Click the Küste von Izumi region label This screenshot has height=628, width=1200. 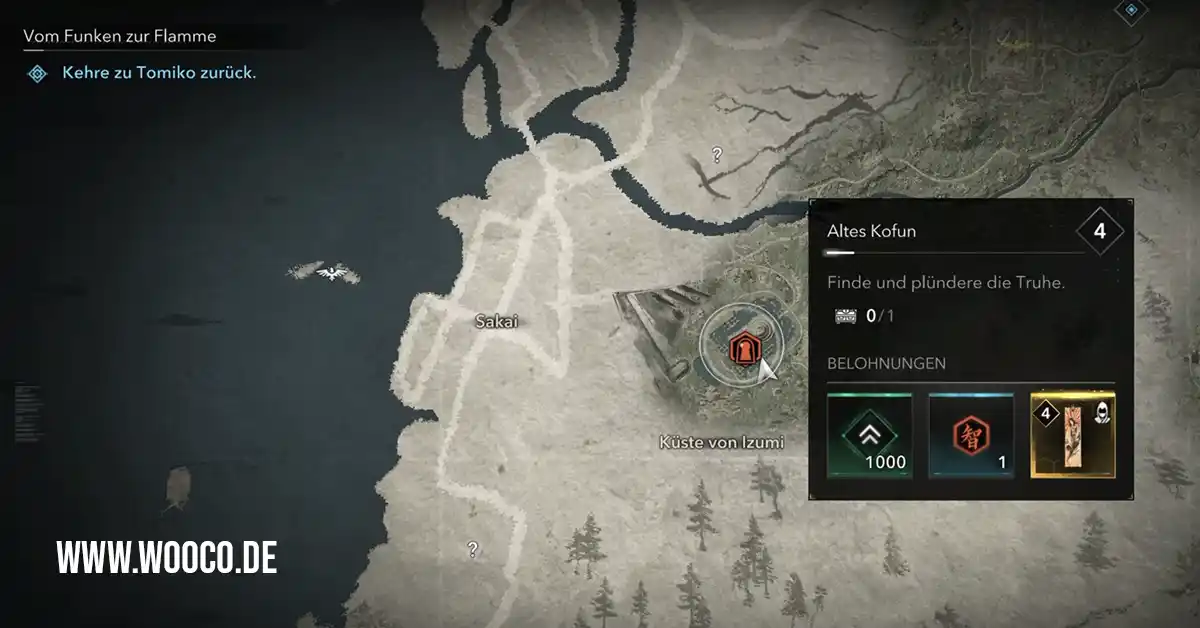721,442
